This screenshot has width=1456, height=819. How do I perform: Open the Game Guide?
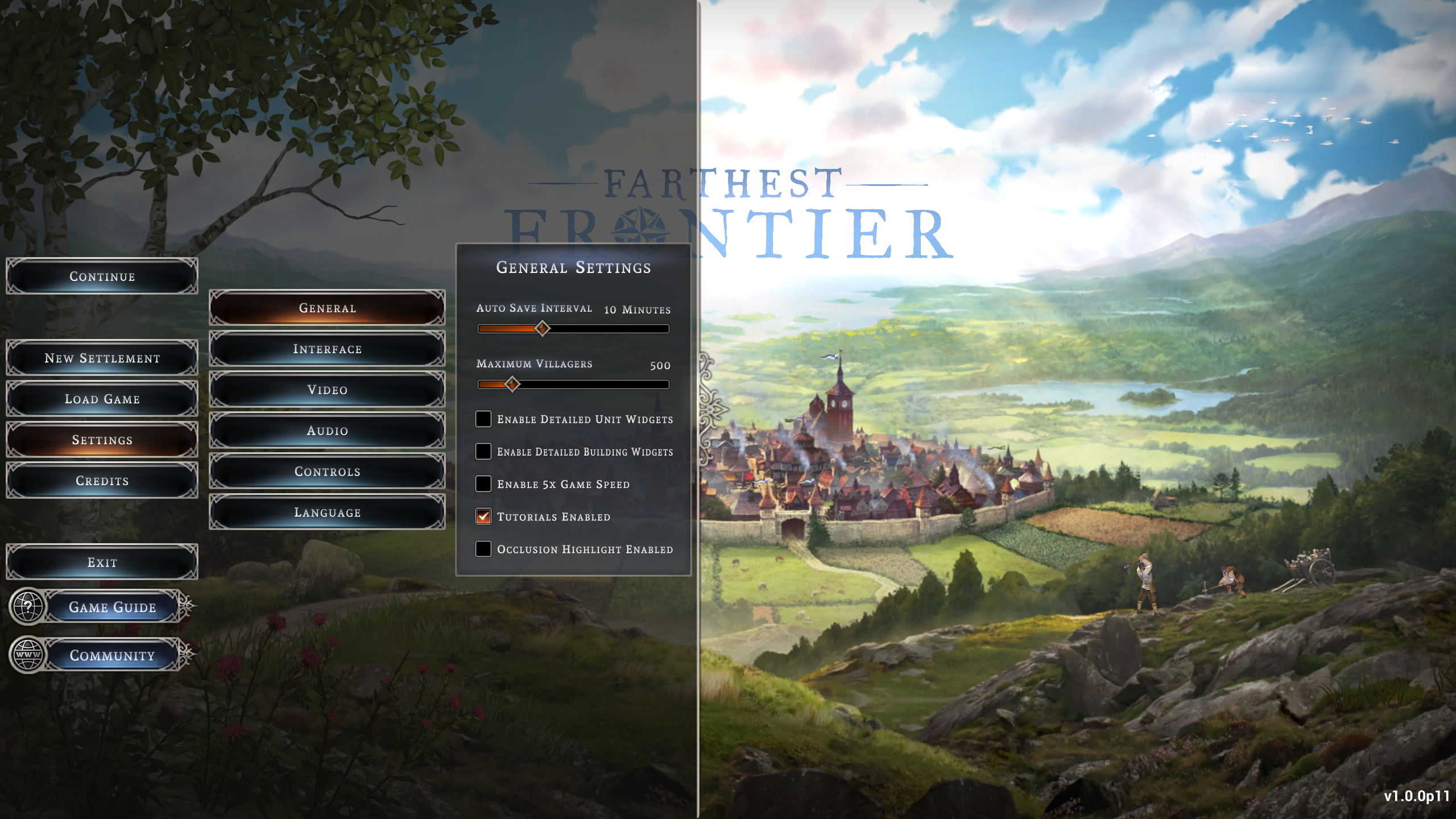[112, 607]
